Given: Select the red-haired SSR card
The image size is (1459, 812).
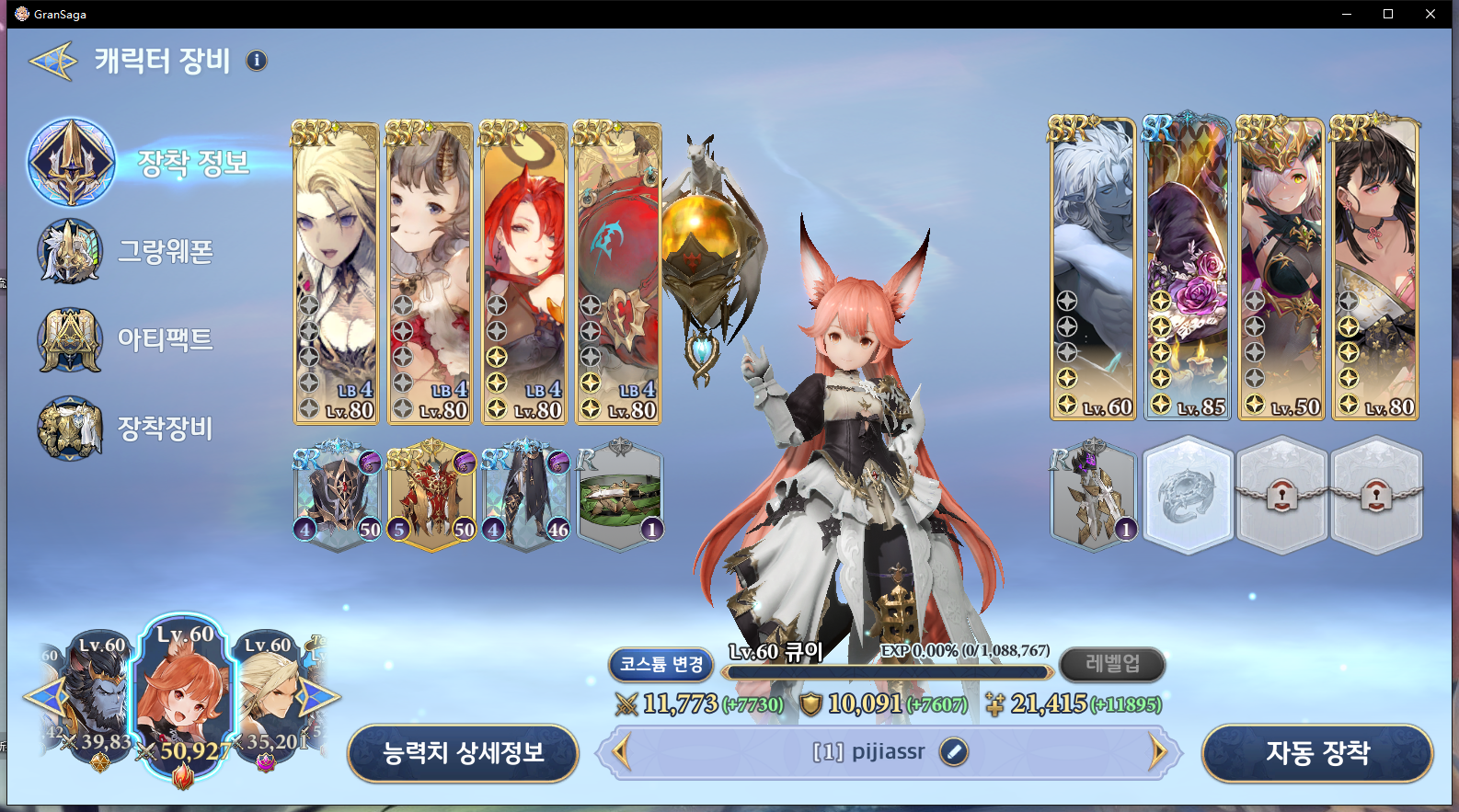Looking at the screenshot, I should click(523, 272).
